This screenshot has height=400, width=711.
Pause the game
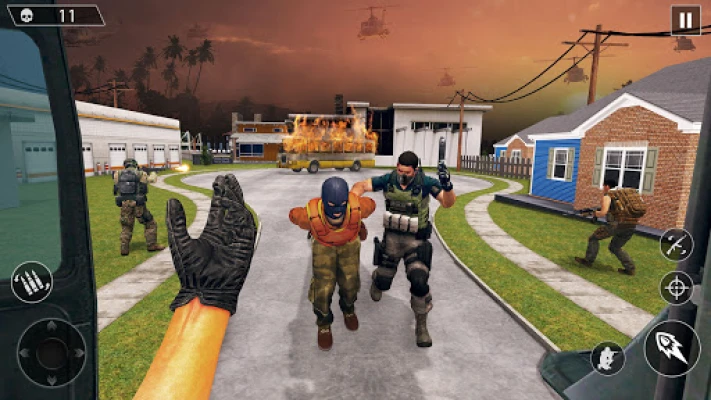685,20
